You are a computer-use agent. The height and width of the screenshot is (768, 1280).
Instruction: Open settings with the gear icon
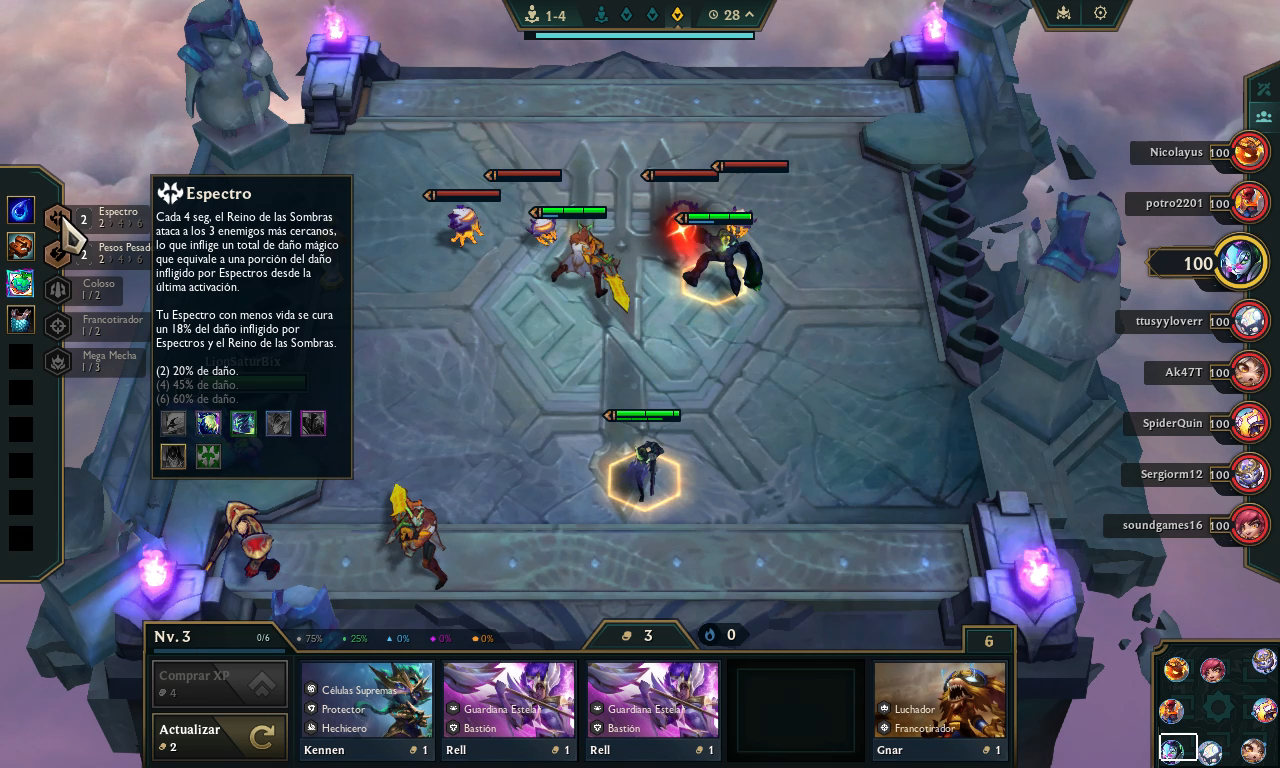pos(1100,13)
